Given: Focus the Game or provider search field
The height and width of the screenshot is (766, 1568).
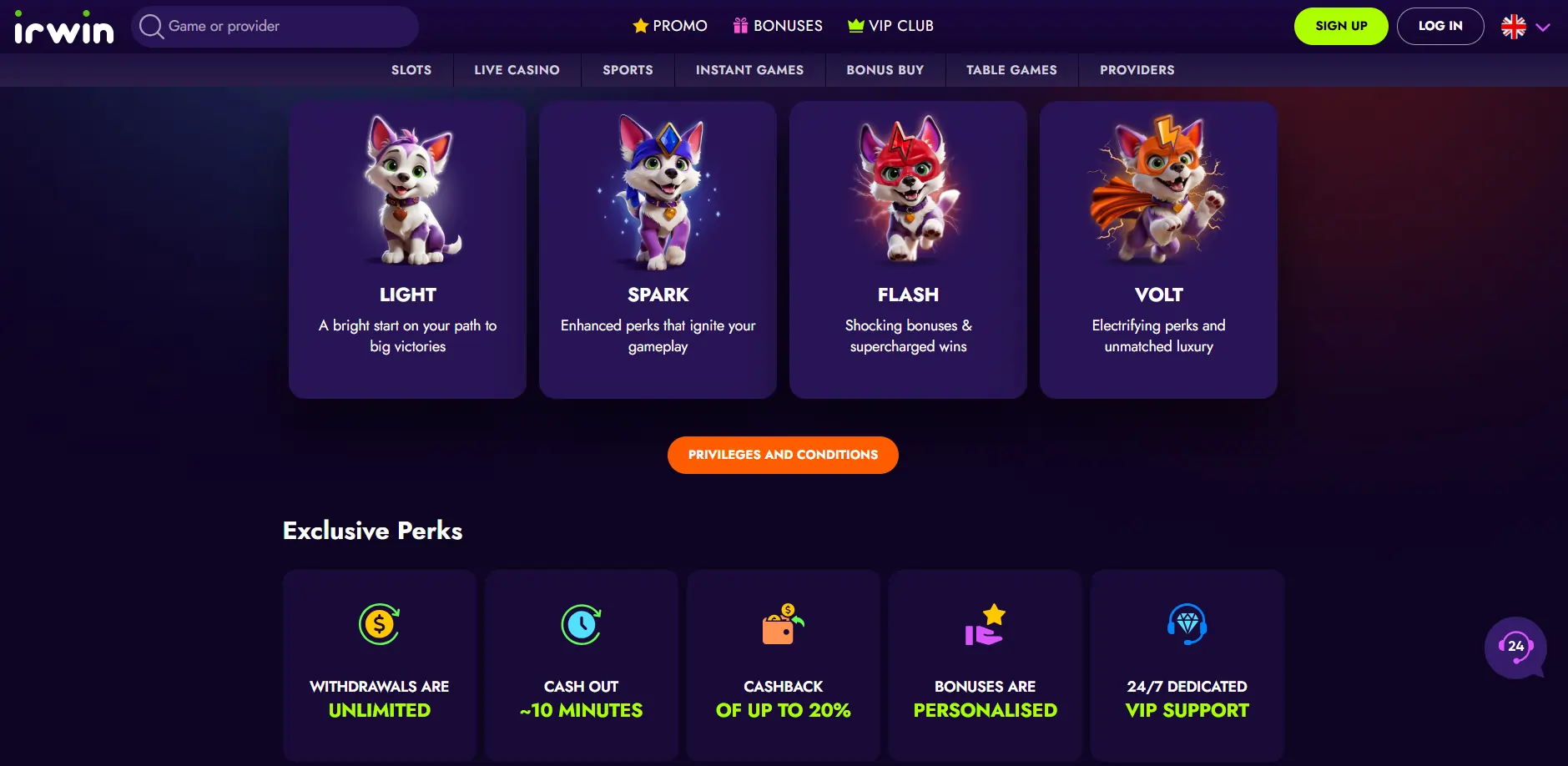Looking at the screenshot, I should 275,27.
